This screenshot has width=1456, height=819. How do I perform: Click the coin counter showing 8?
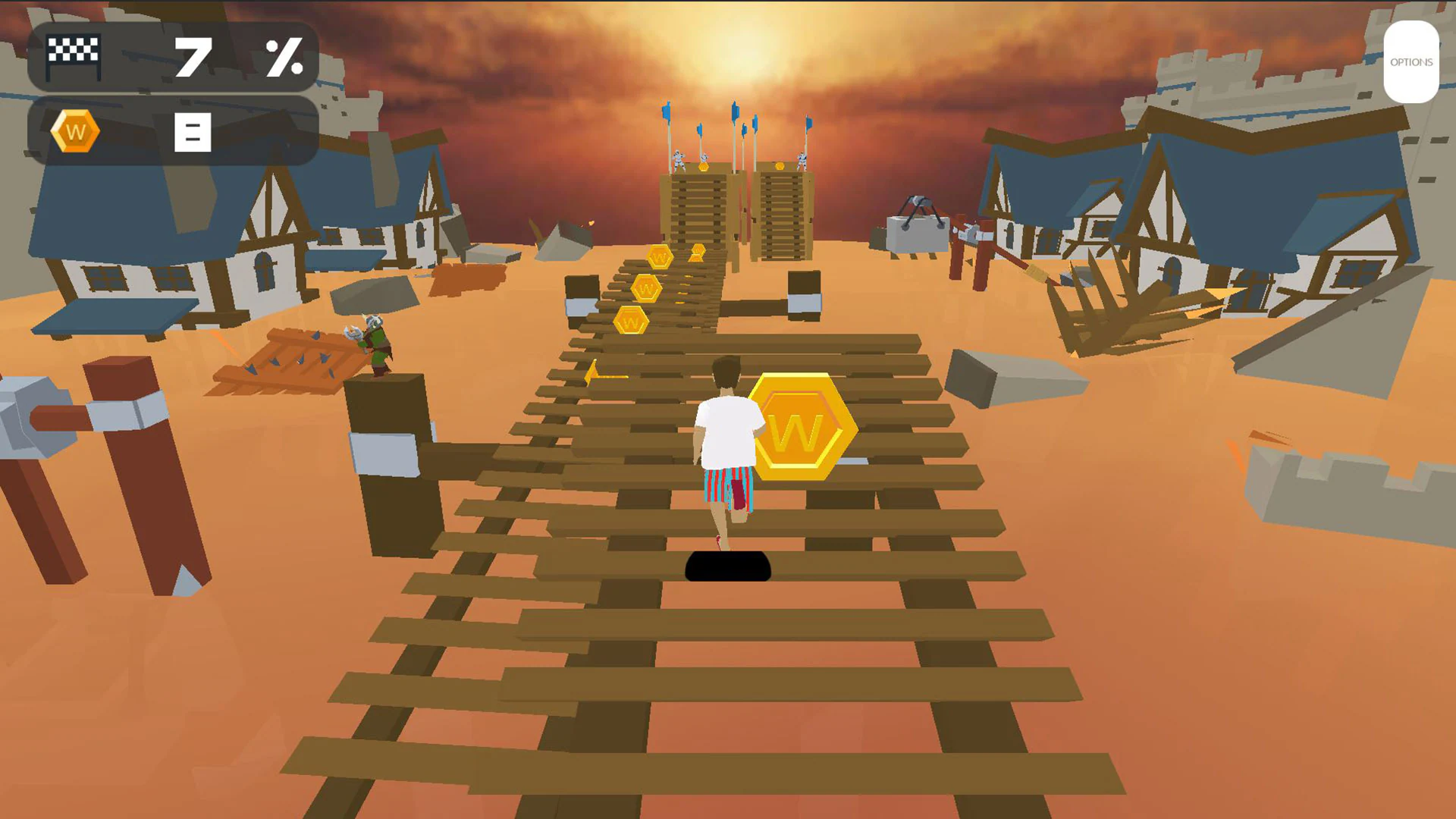pos(192,130)
